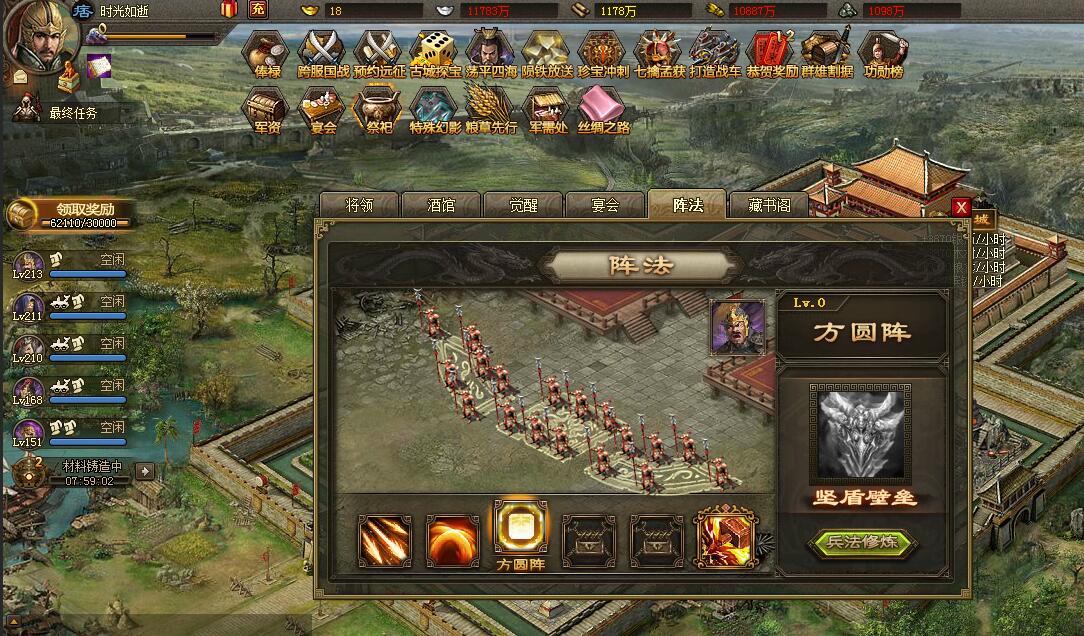Launch the 跨服国战 crossed swords icon
This screenshot has width=1084, height=636.
click(322, 54)
